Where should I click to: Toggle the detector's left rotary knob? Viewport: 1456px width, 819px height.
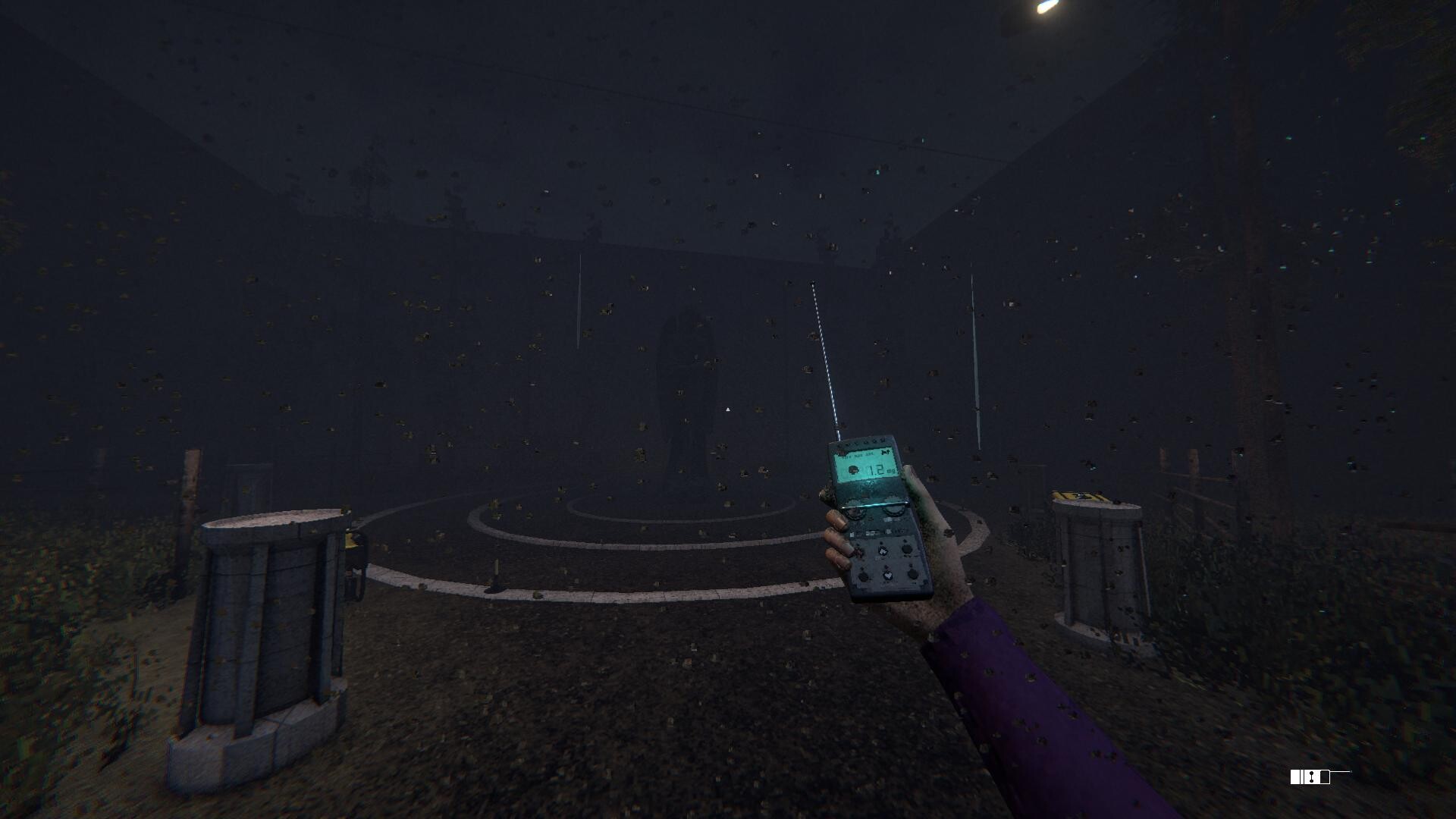(854, 510)
